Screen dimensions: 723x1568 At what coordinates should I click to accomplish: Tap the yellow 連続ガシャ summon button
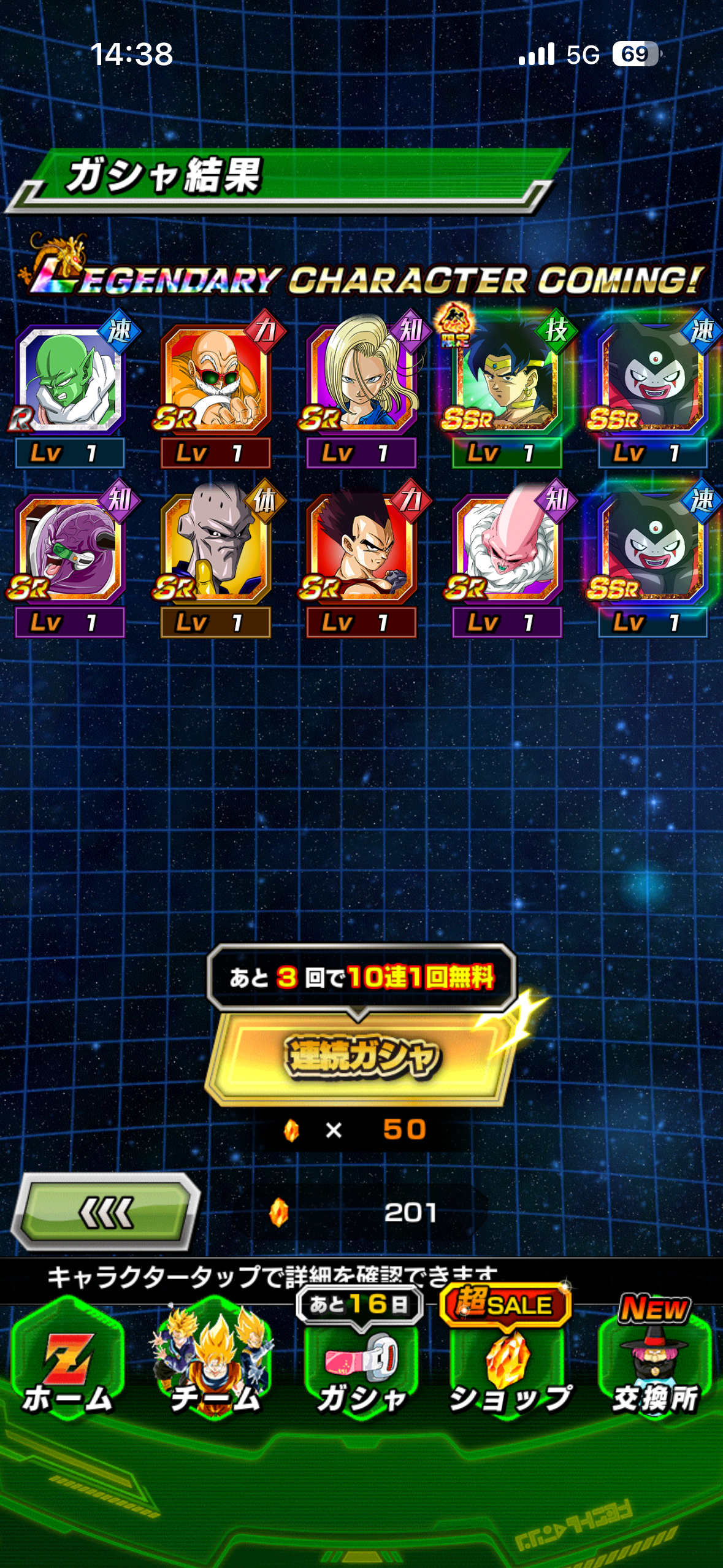(361, 1056)
